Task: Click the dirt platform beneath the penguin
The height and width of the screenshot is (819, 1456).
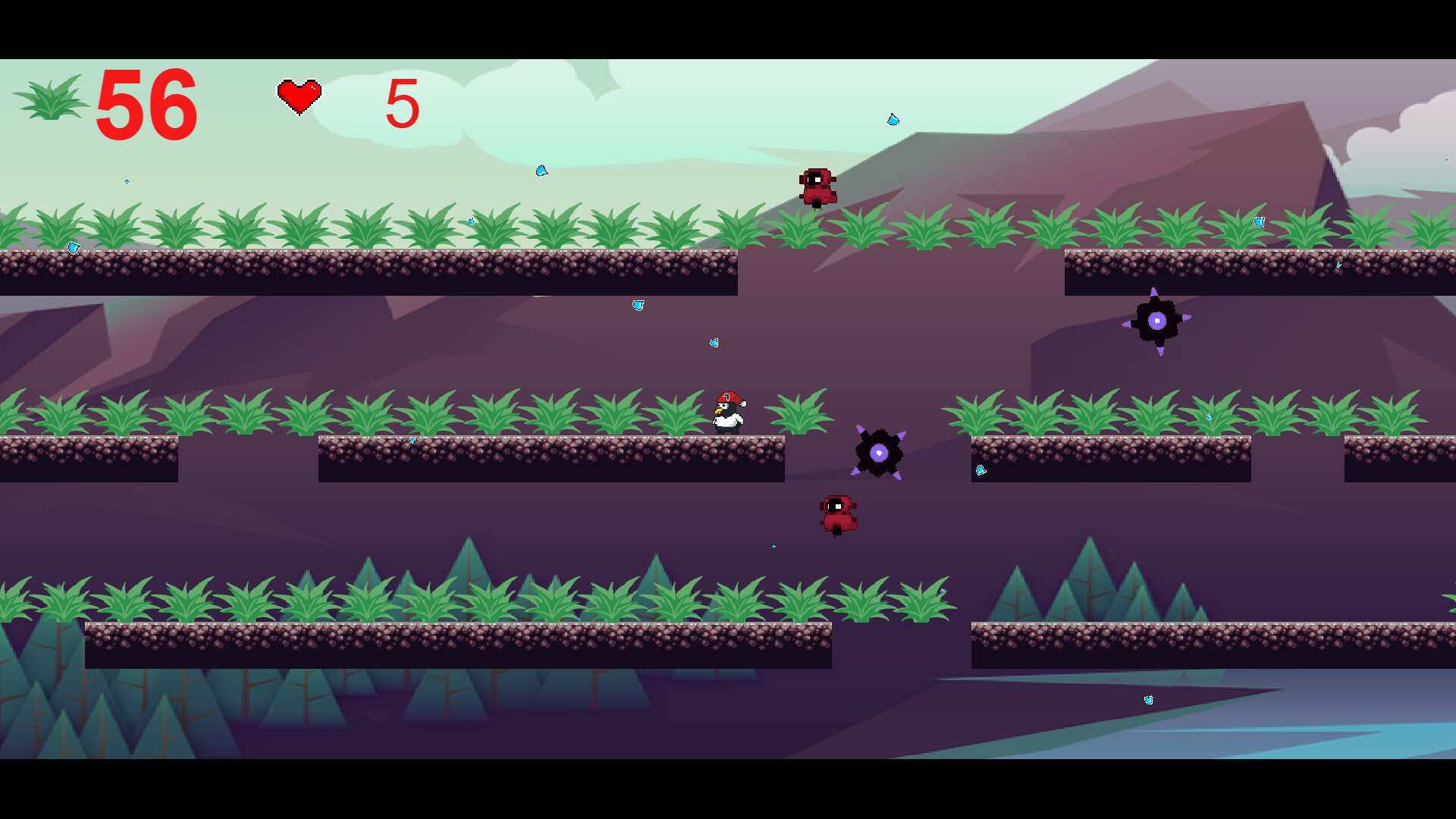Action: [x=728, y=455]
